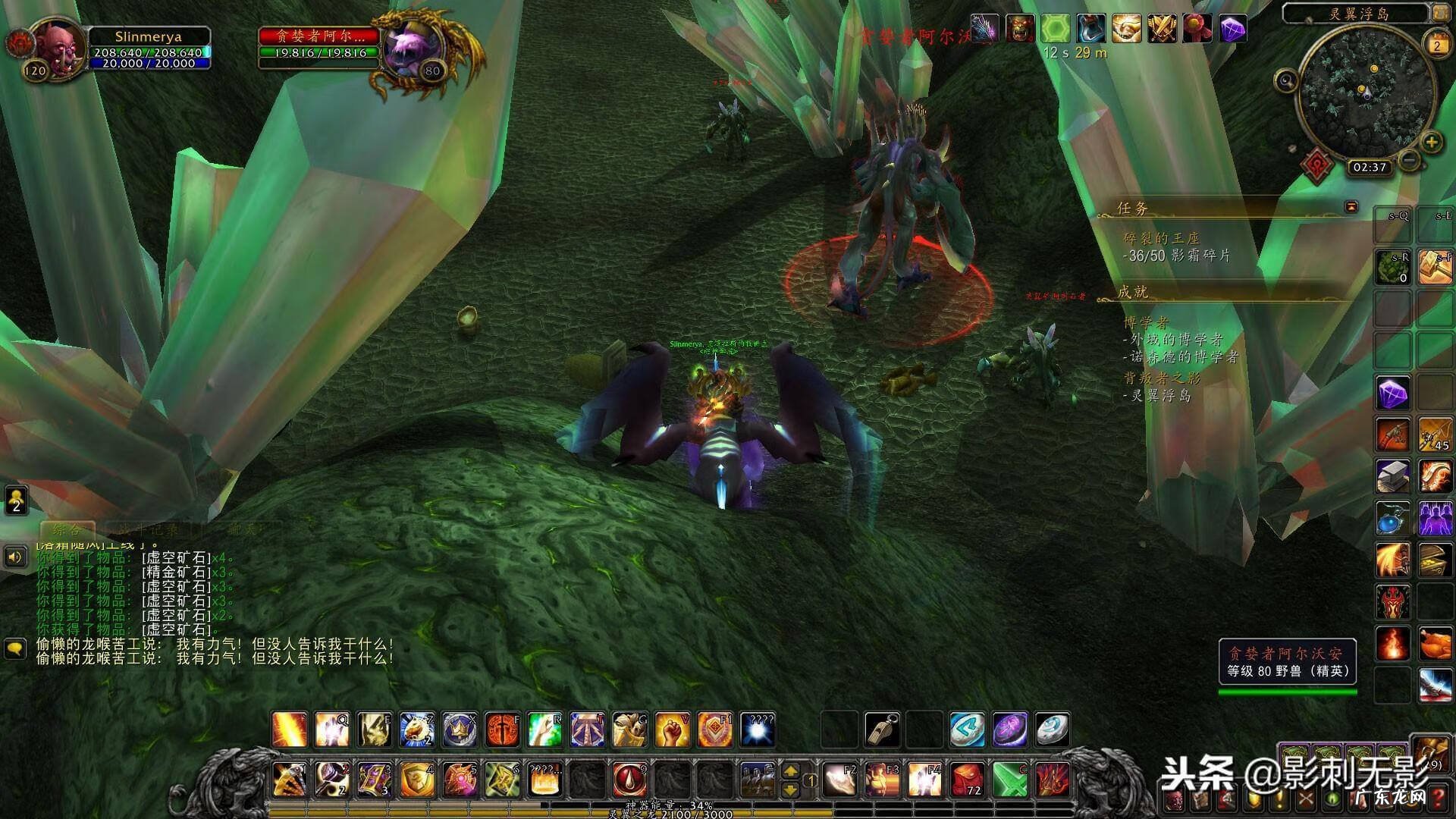
Task: Click the minimap tracking magnifier button
Action: (x=1286, y=80)
